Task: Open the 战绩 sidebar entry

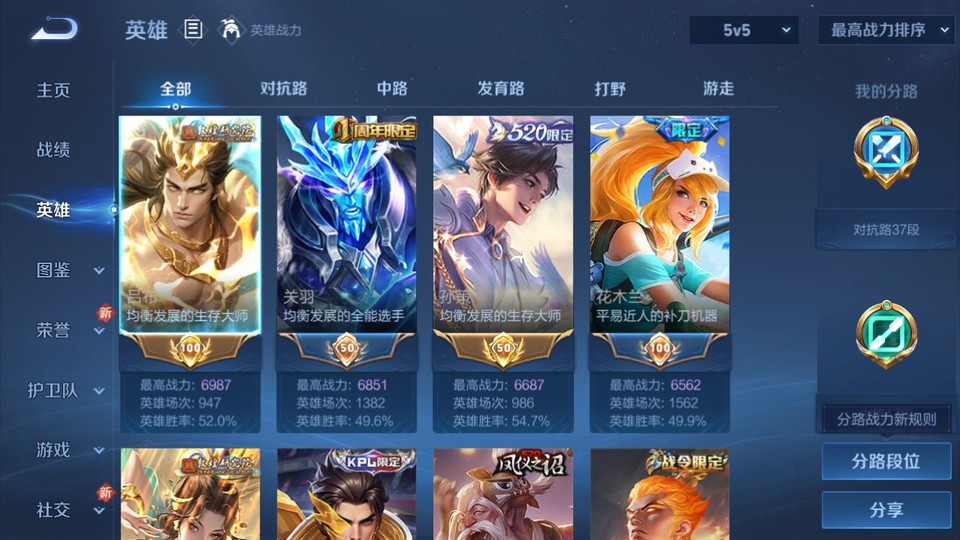Action: tap(54, 150)
